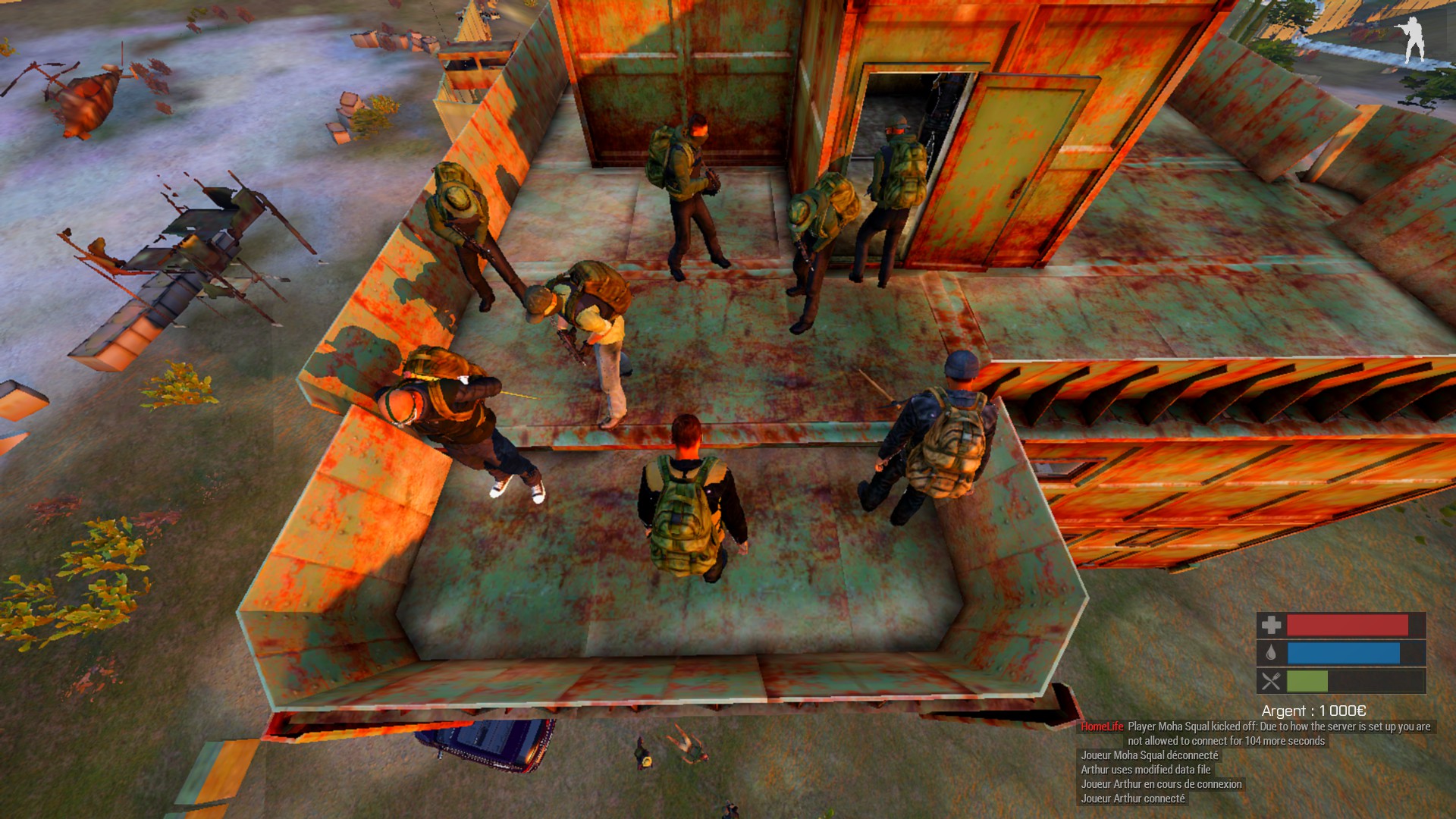The width and height of the screenshot is (1456, 819).
Task: Click the soldier stance indicator icon
Action: click(x=1411, y=40)
